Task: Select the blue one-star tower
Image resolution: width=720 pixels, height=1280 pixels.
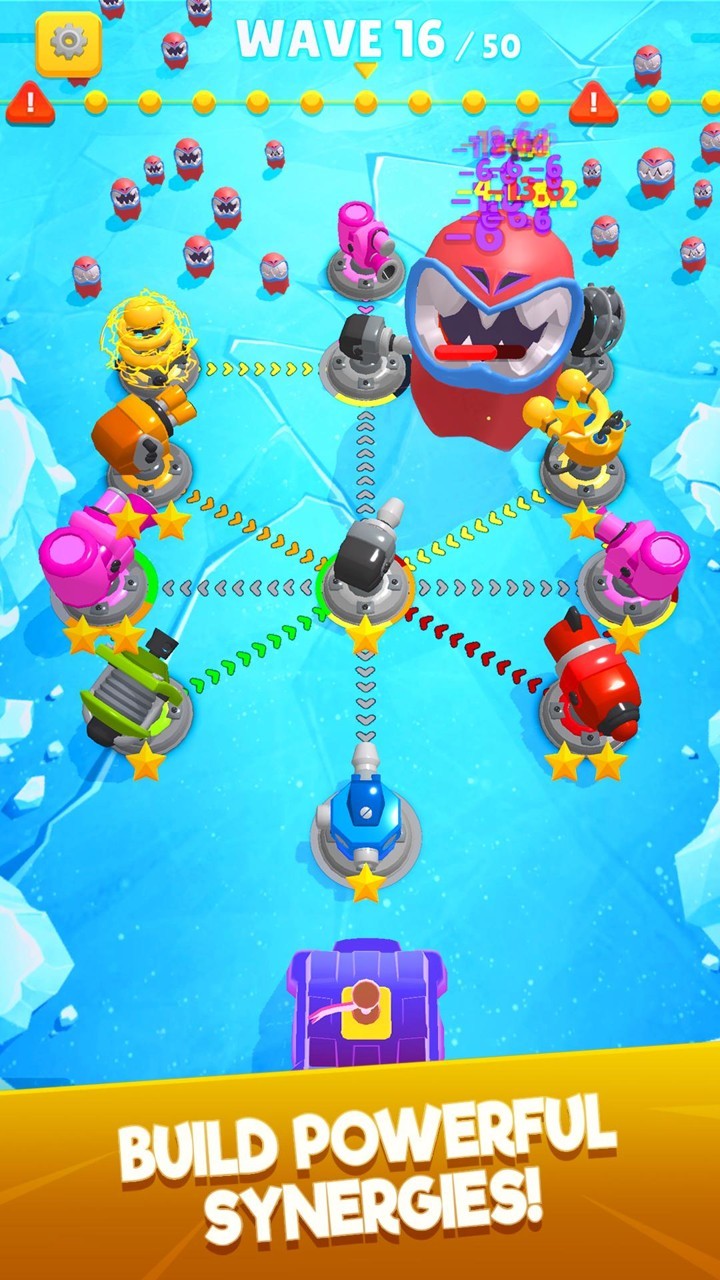Action: pyautogui.click(x=365, y=819)
